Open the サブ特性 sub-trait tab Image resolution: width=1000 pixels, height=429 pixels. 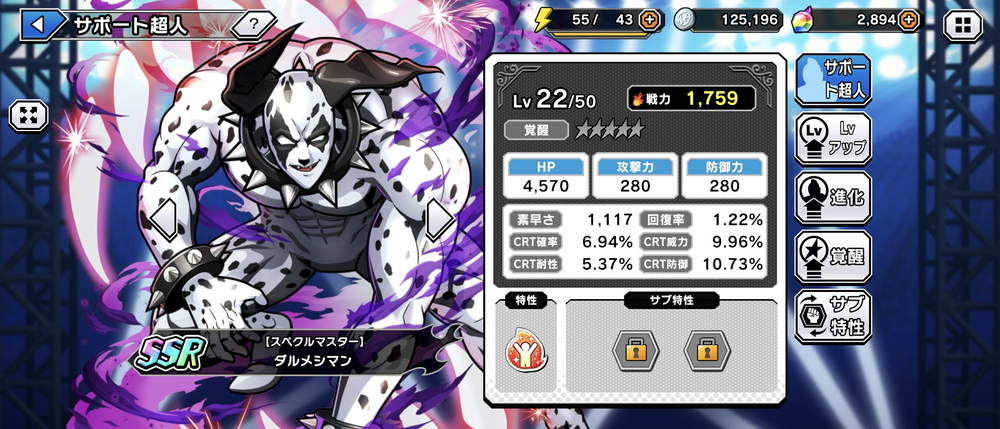(x=833, y=314)
